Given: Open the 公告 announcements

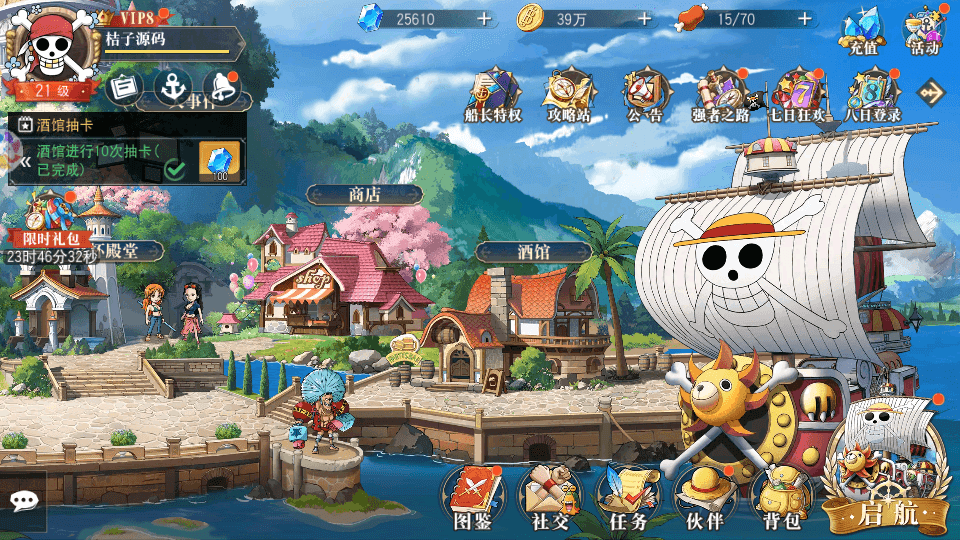Looking at the screenshot, I should pyautogui.click(x=645, y=94).
